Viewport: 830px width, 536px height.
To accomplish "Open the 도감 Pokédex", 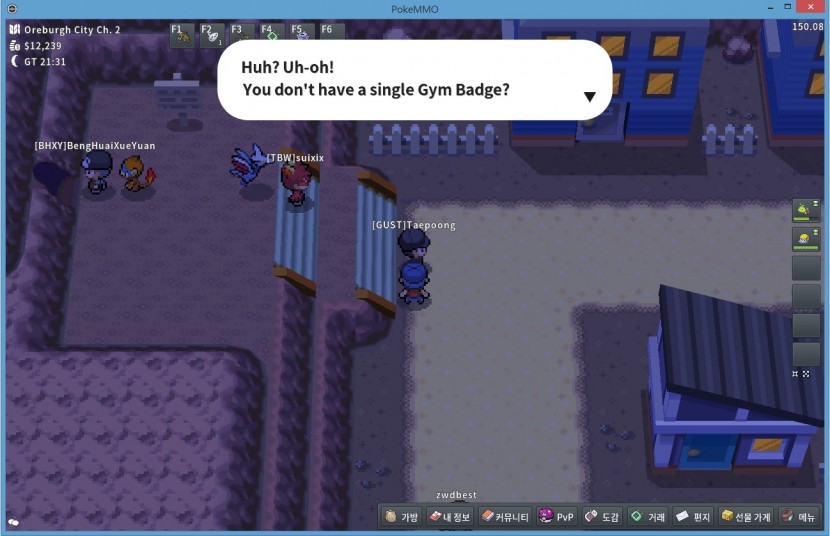I will 602,517.
